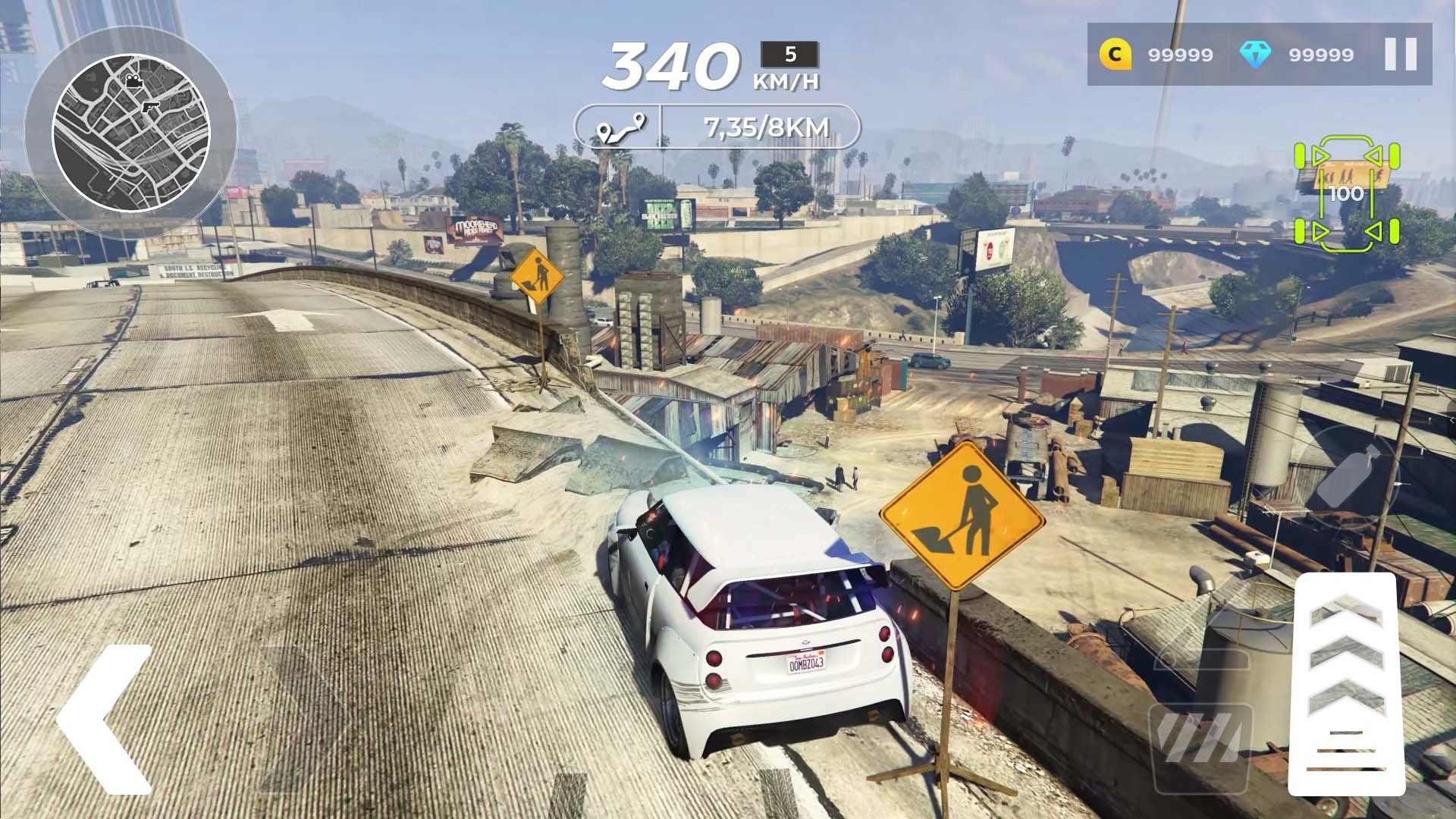Screen dimensions: 1456x819
Task: Click the gold coin currency icon
Action: click(x=1115, y=55)
